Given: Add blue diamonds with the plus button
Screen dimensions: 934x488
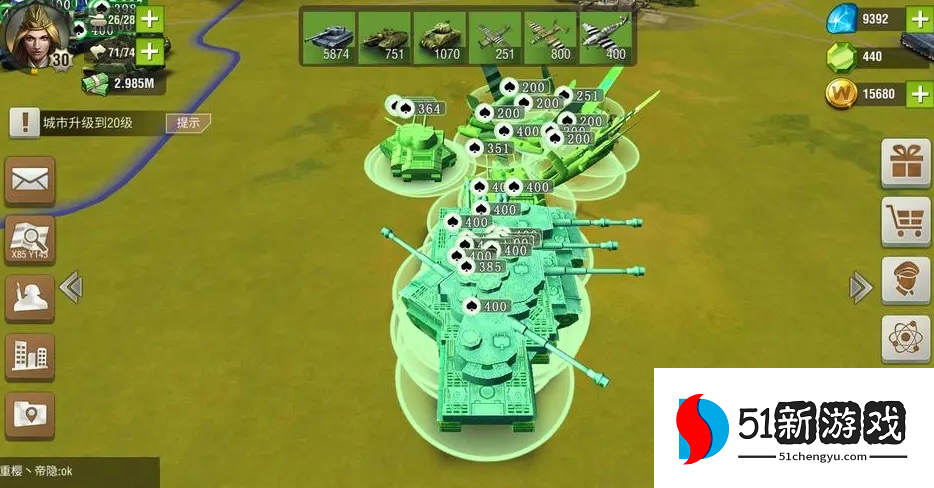Looking at the screenshot, I should tap(920, 18).
